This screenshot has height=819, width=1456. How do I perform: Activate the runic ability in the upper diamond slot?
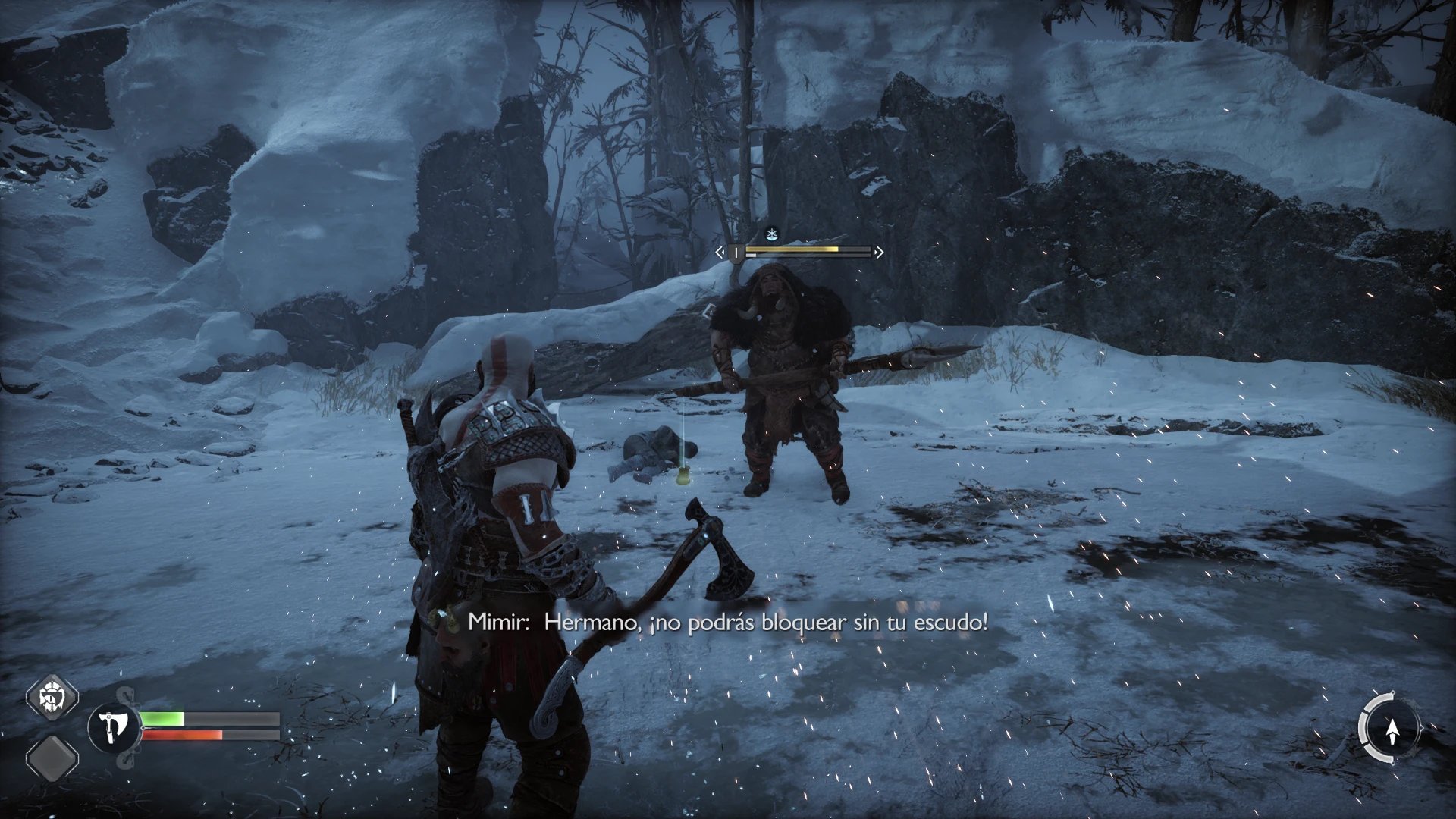[x=53, y=695]
